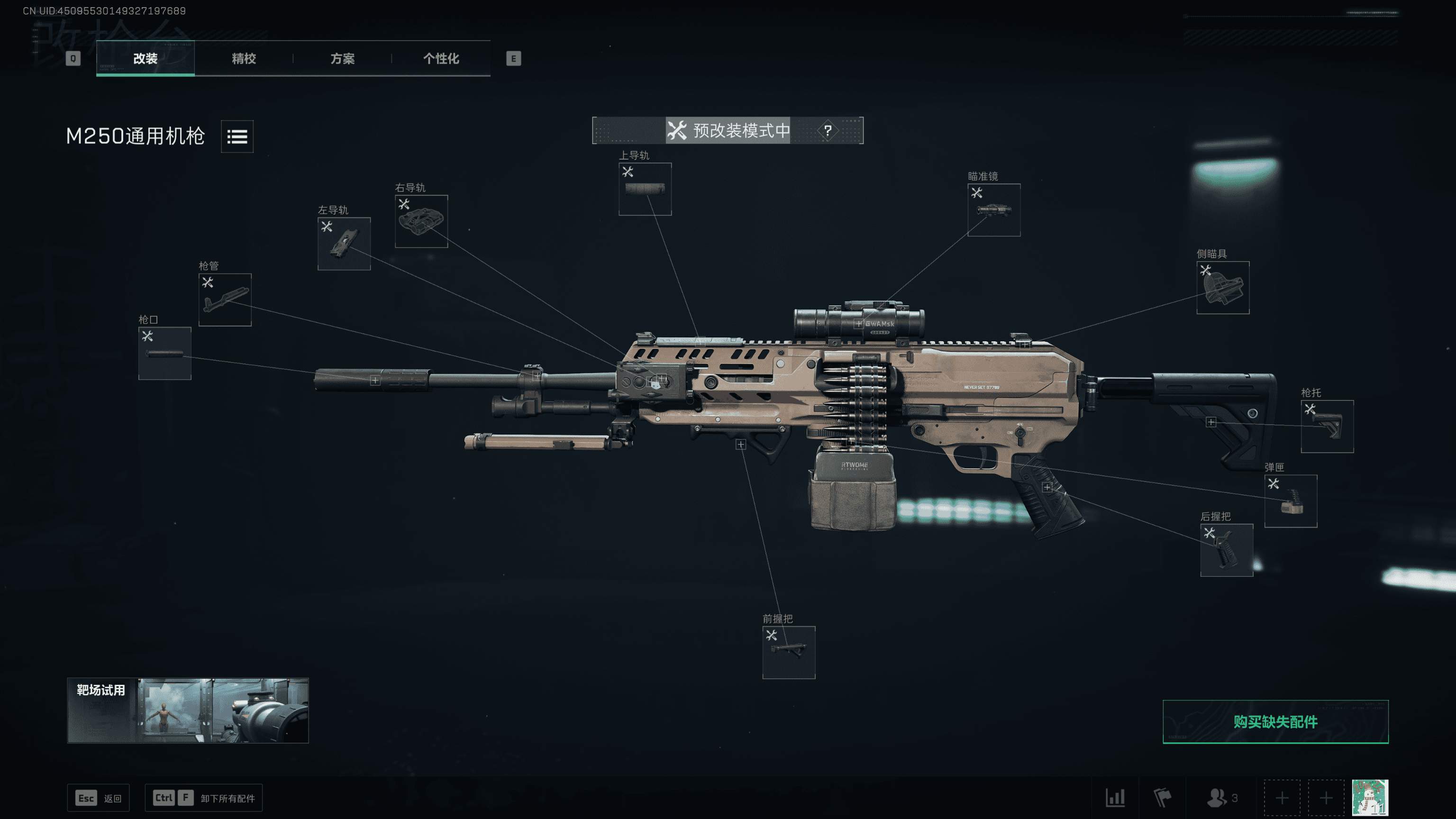Select the 弹匣 magazine slot
Viewport: 1456px width, 819px height.
pyautogui.click(x=1291, y=501)
